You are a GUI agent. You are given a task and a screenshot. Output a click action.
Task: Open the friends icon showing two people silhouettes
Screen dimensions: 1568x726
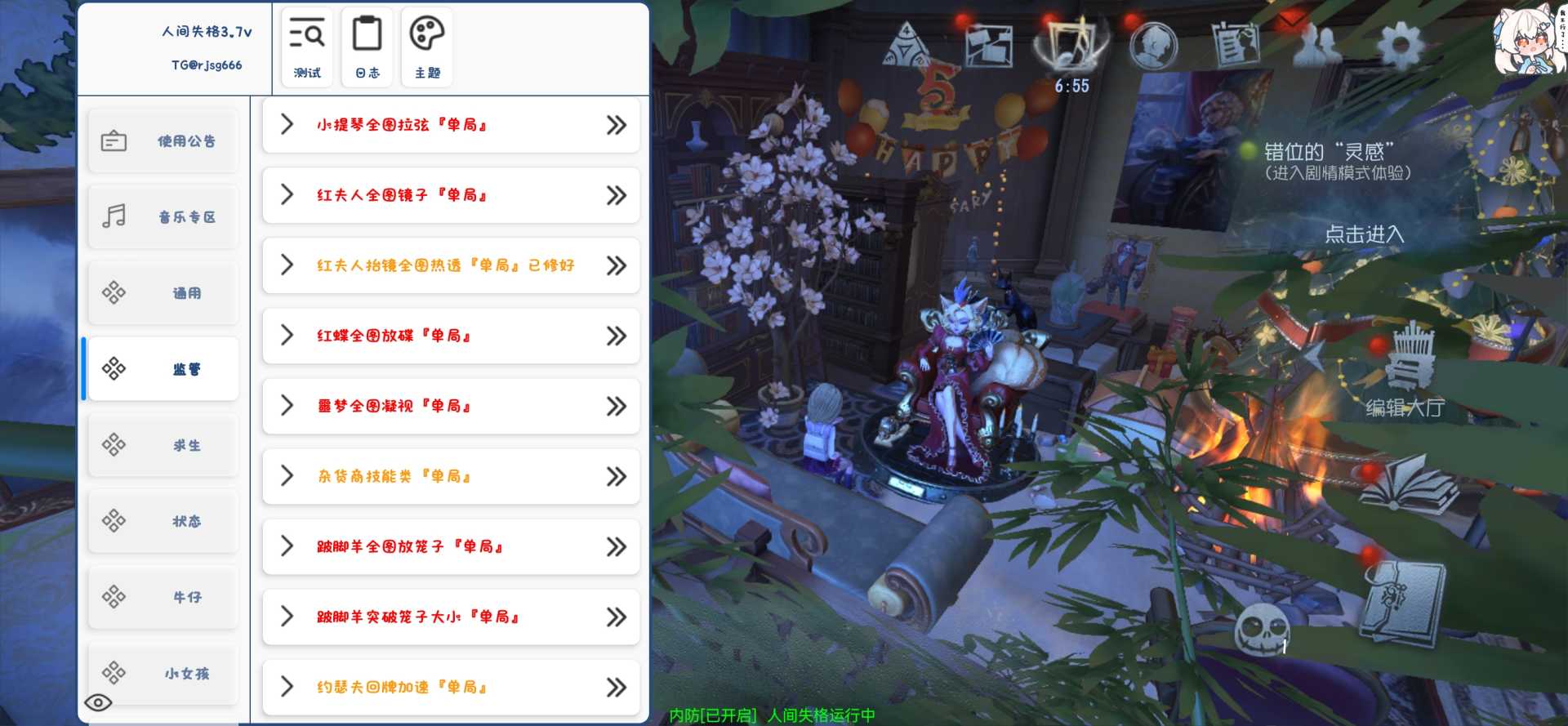1316,47
